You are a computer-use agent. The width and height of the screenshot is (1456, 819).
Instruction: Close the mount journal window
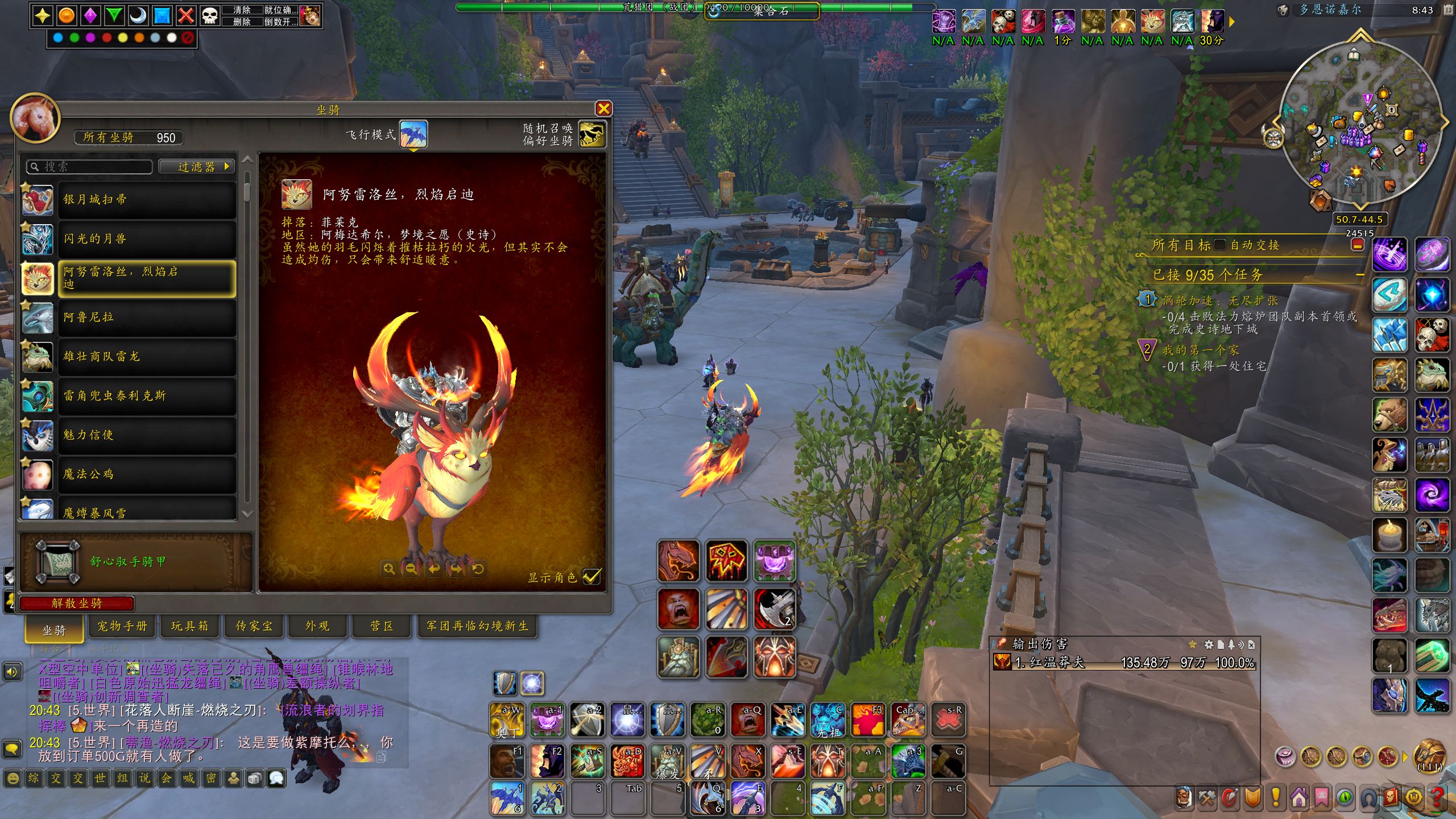(603, 109)
